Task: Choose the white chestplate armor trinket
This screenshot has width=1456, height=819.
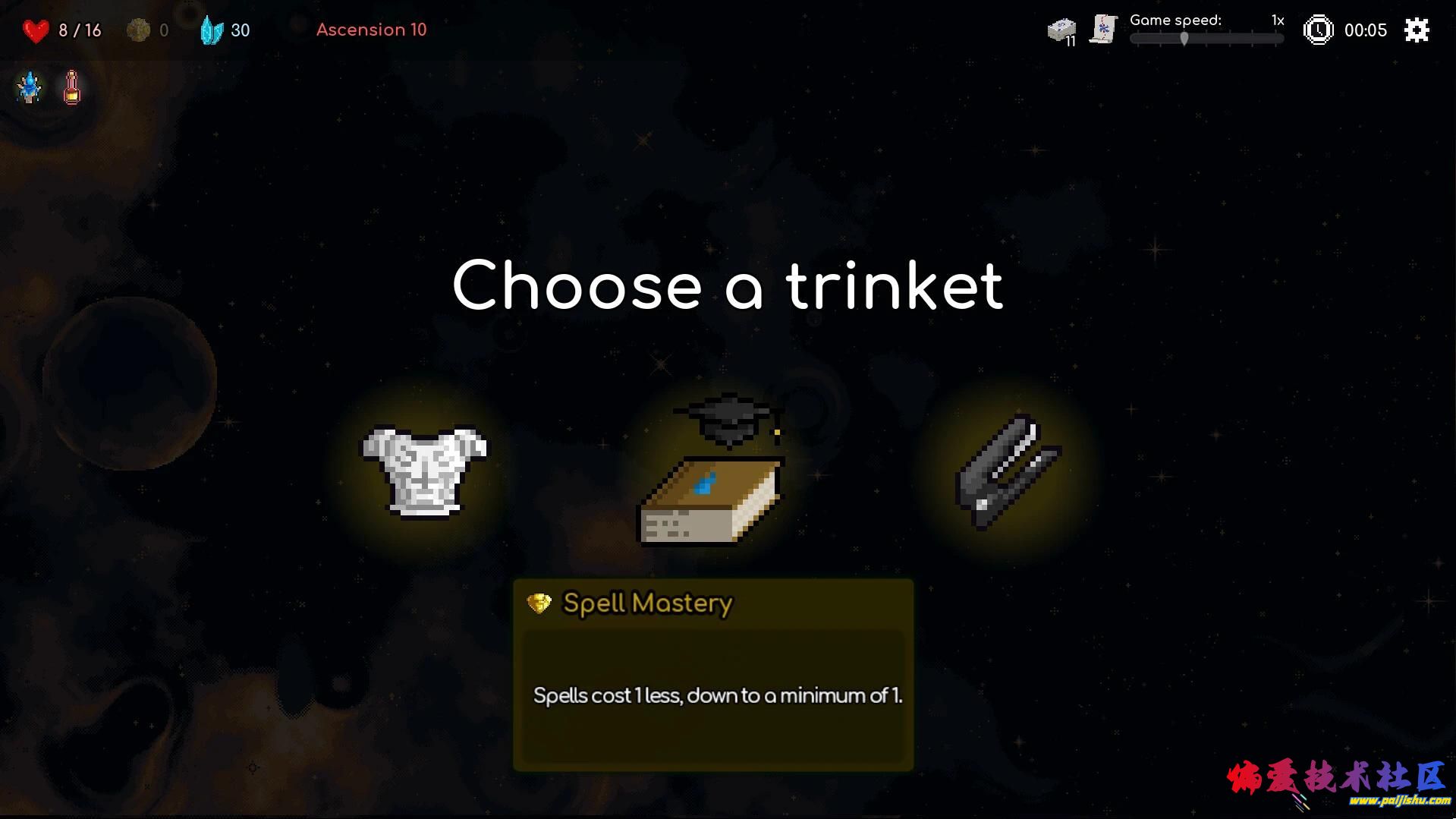Action: (424, 471)
